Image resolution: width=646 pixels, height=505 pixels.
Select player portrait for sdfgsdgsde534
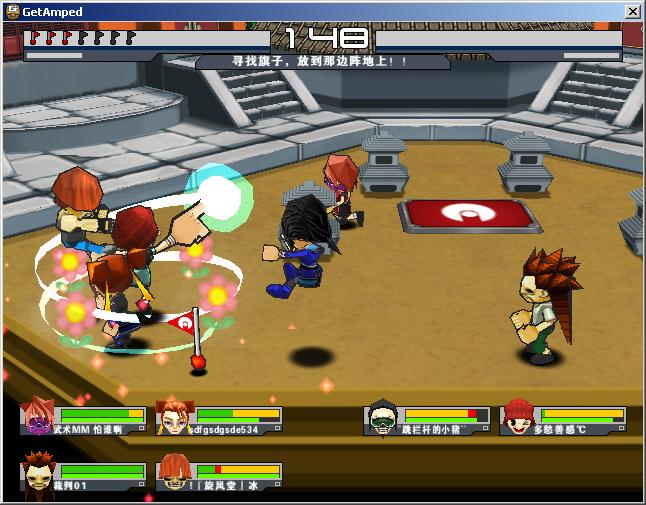(172, 418)
